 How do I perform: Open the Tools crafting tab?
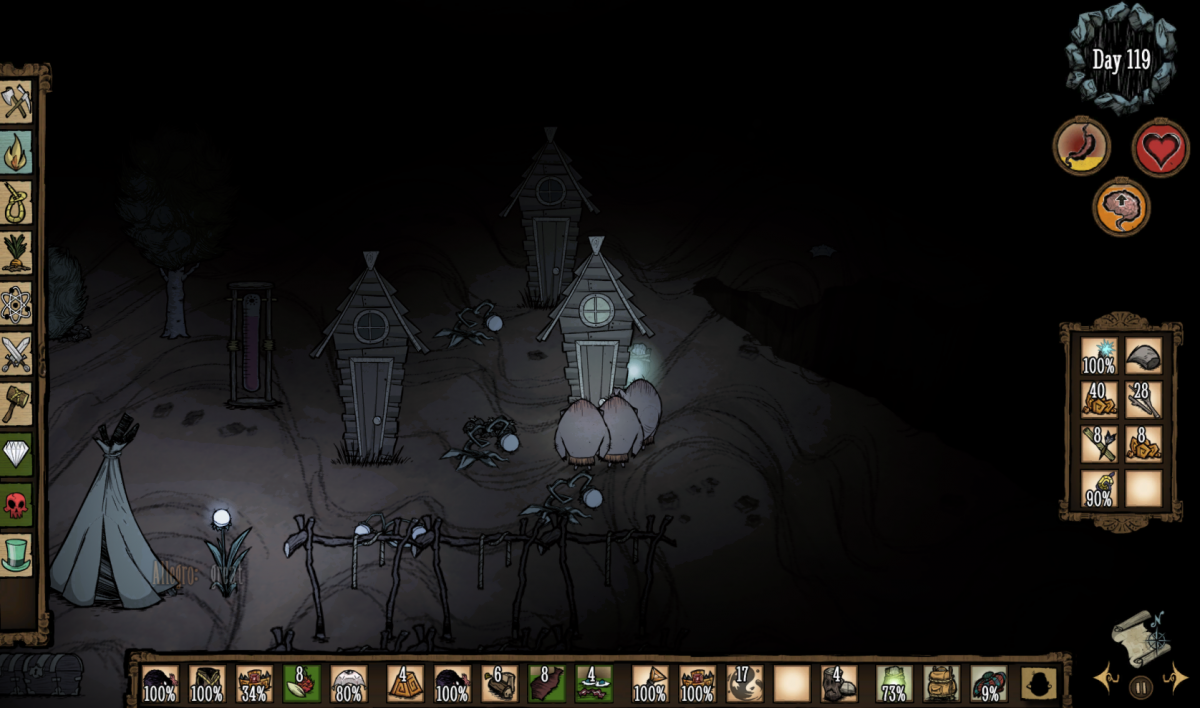pos(16,102)
